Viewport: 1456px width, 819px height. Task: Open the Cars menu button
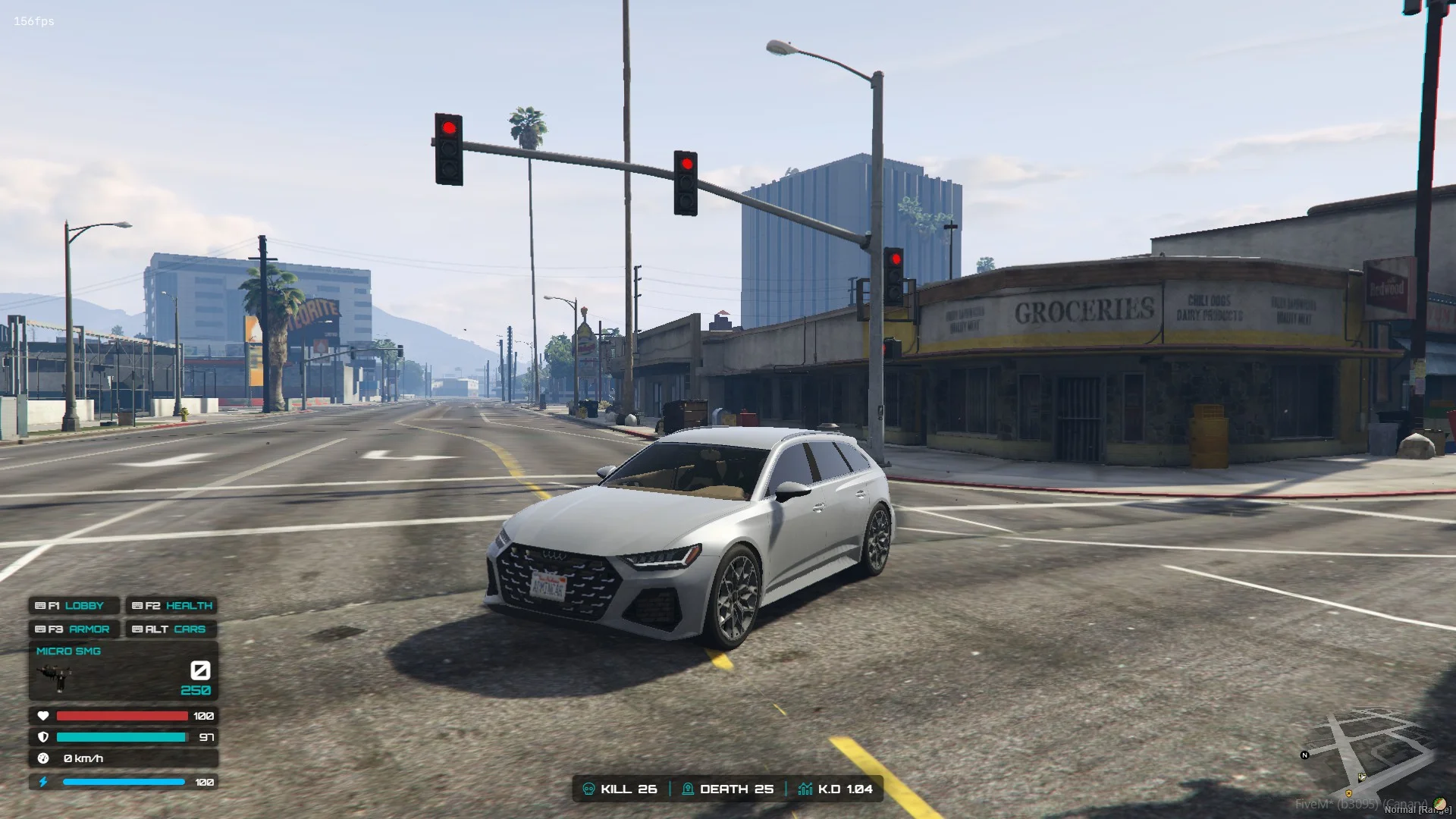[172, 629]
